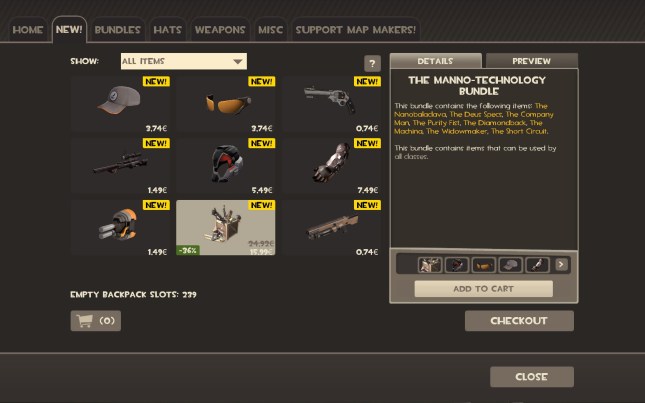Select the discounted Manno-Technology bundle
Screen dimensions: 645x403
pos(227,228)
